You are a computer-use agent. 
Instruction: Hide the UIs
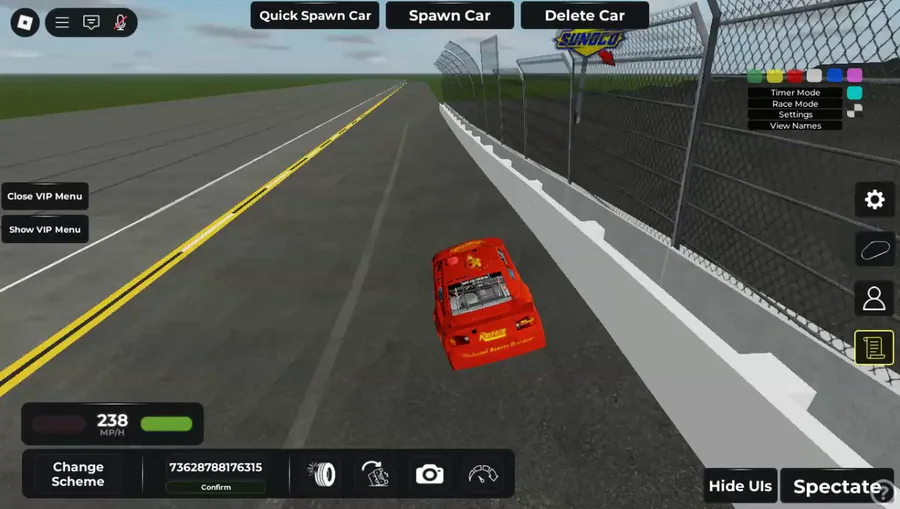click(x=740, y=486)
